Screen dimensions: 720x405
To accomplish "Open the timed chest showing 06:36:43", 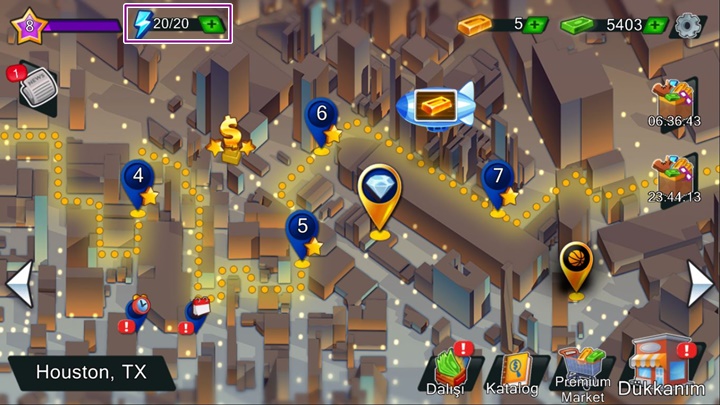I will click(673, 101).
